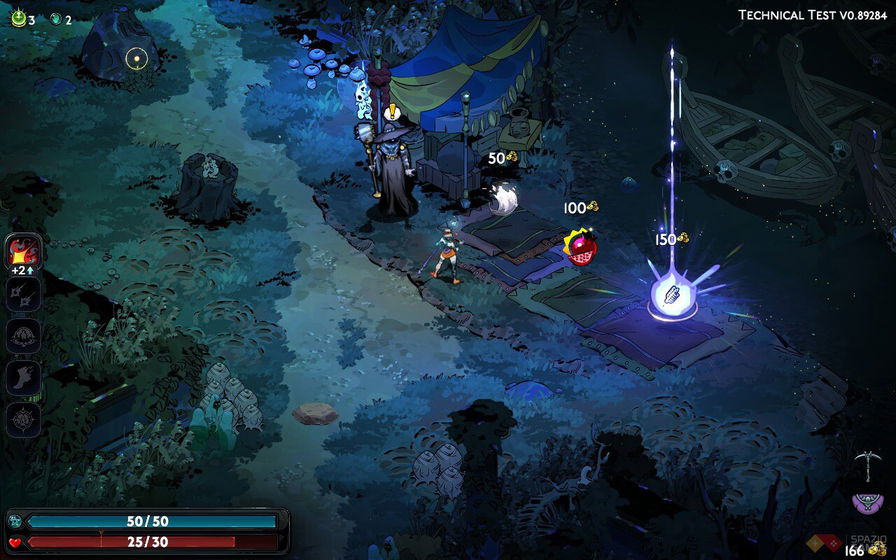Select the empty laurel cast slot
896x560 pixels.
[23, 336]
